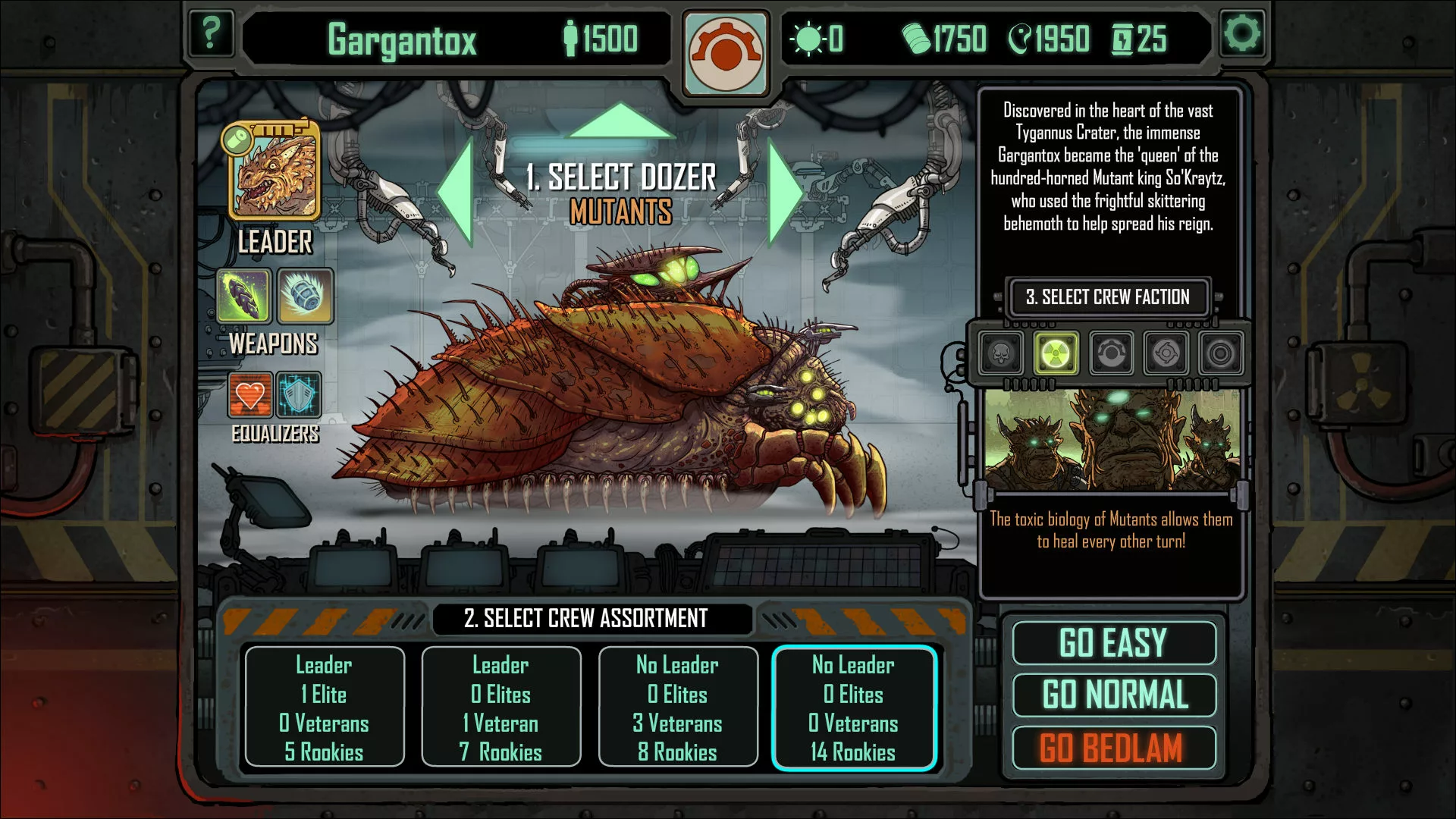This screenshot has height=819, width=1456.
Task: Pick the blue shield equalizer
Action: (299, 394)
